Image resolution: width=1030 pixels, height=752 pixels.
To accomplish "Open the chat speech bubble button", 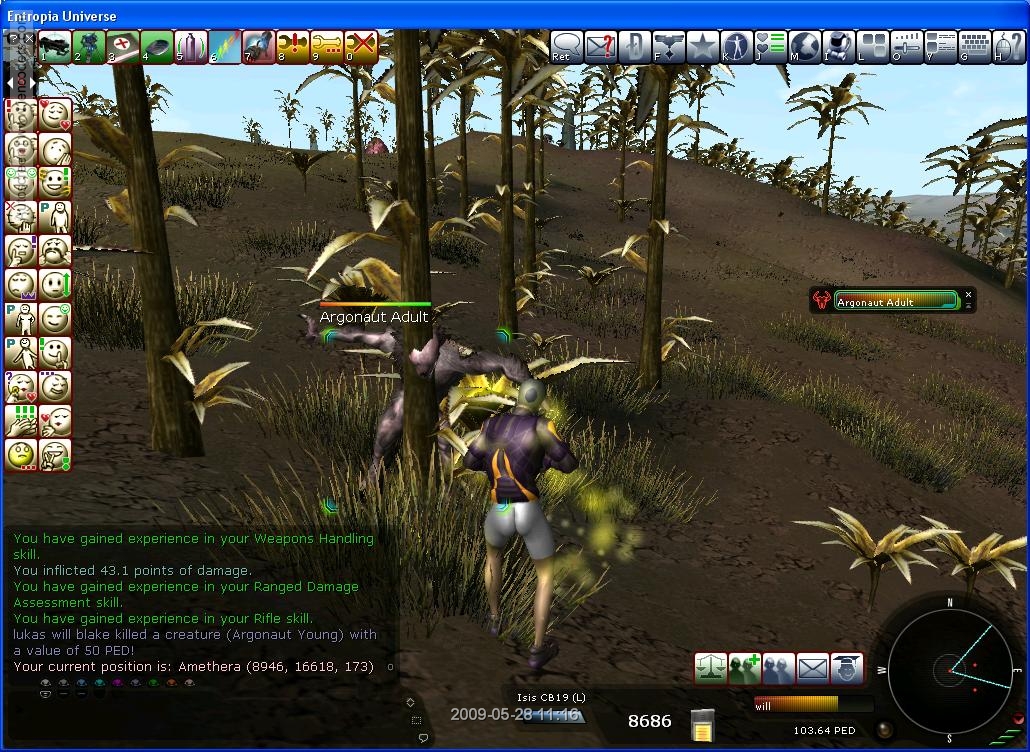I will (567, 46).
